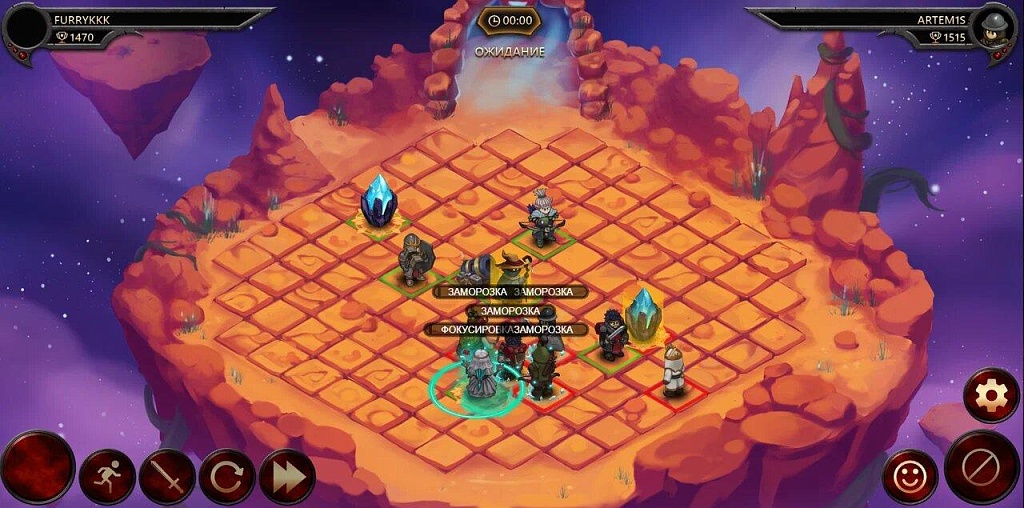View ARTEM1S player avatar
The image size is (1024, 508).
point(995,27)
